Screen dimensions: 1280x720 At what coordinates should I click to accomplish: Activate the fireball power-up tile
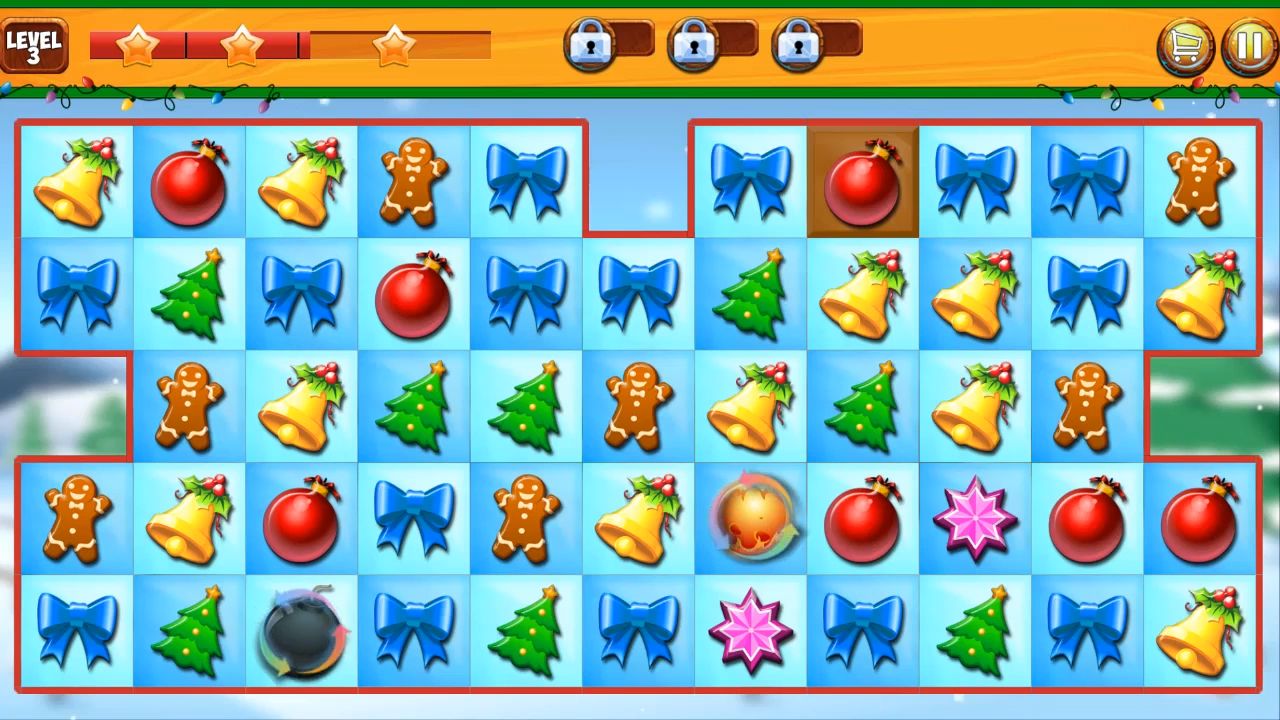pyautogui.click(x=750, y=519)
